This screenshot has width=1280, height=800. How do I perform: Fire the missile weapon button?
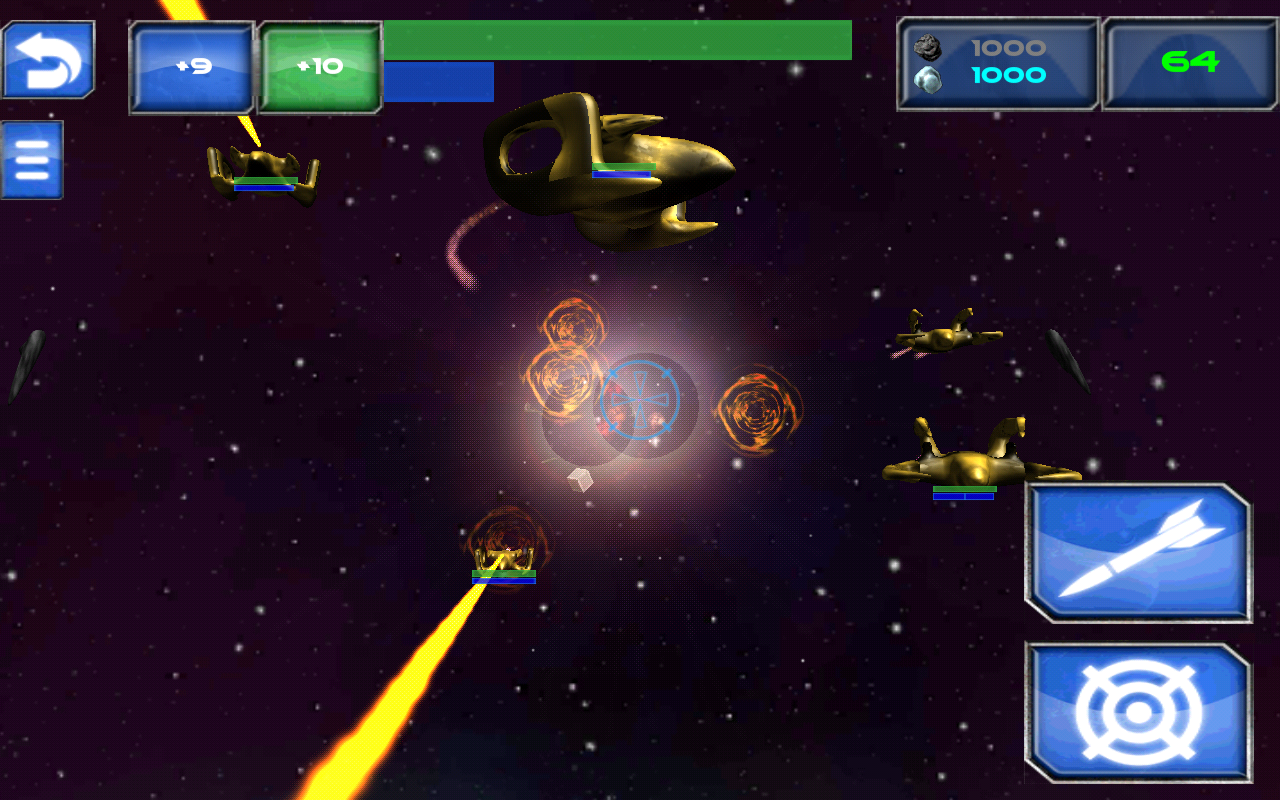[x=1138, y=553]
